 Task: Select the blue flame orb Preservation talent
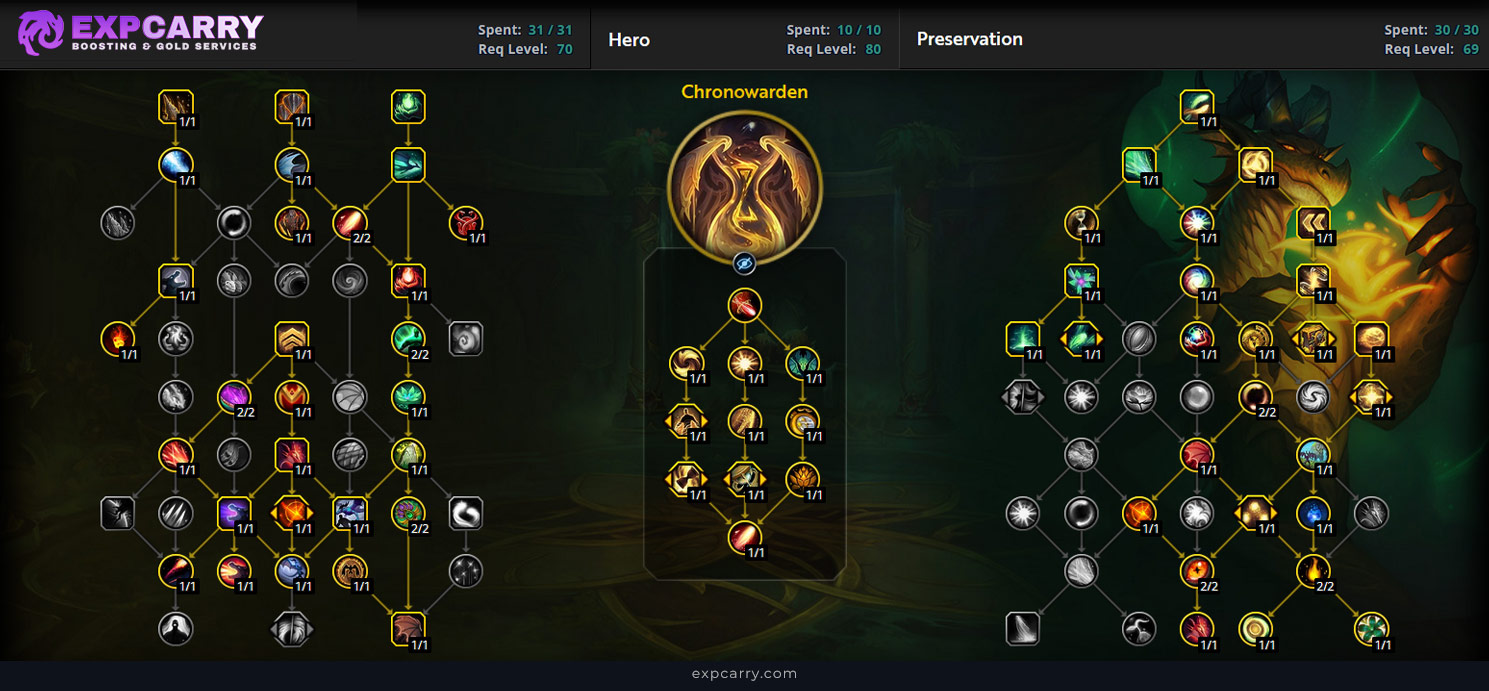click(1313, 513)
